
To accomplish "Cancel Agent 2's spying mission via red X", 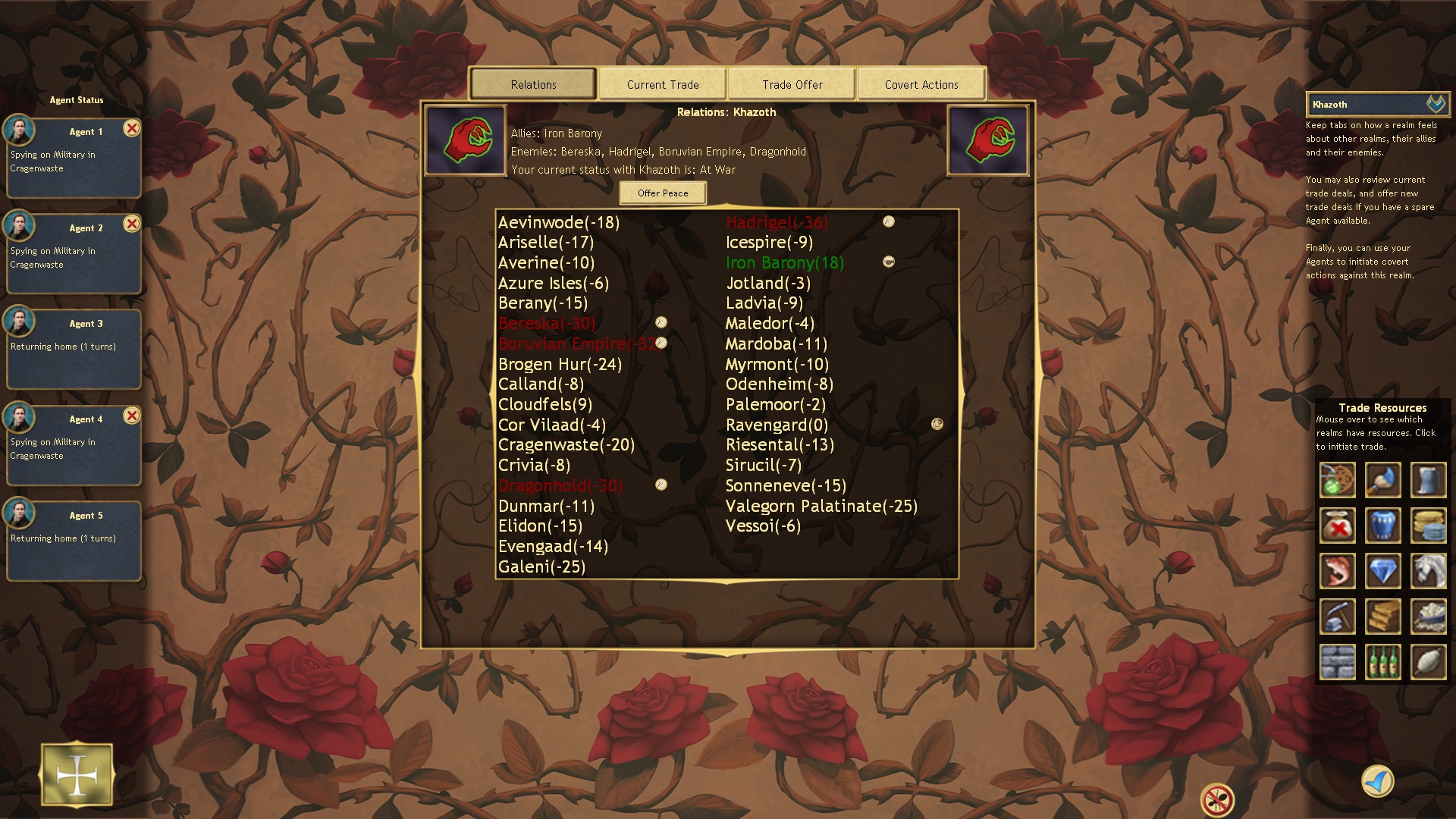I will [x=133, y=224].
